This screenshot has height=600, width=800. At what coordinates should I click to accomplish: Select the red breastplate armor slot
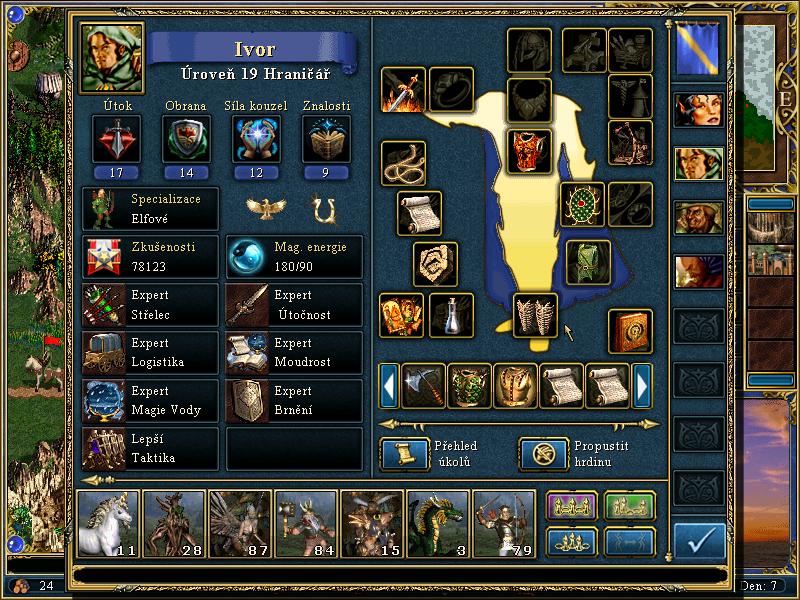pyautogui.click(x=529, y=150)
